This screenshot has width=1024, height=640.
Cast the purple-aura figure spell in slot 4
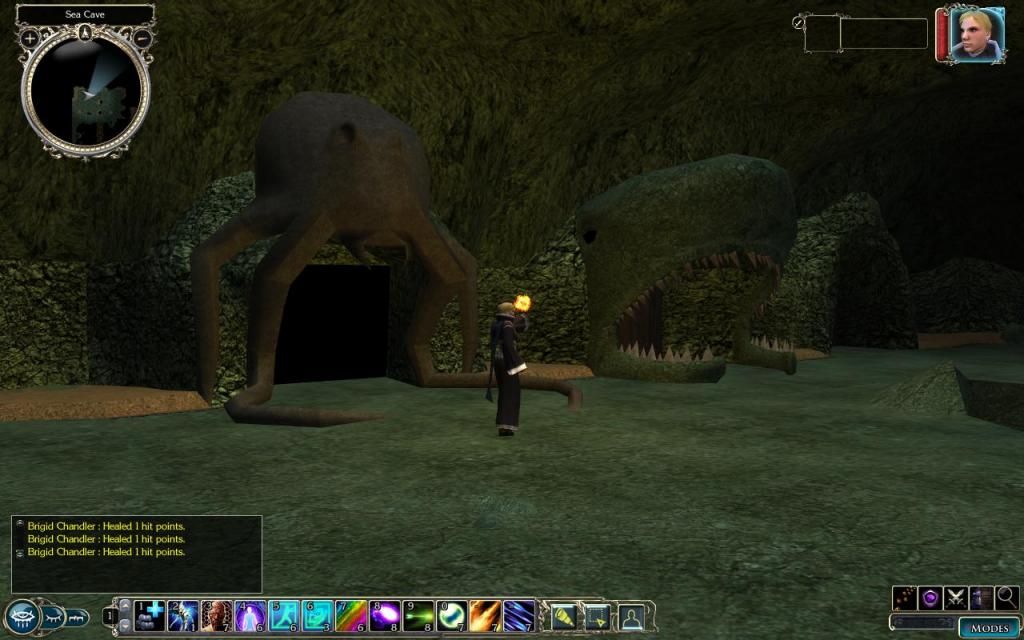(250, 615)
